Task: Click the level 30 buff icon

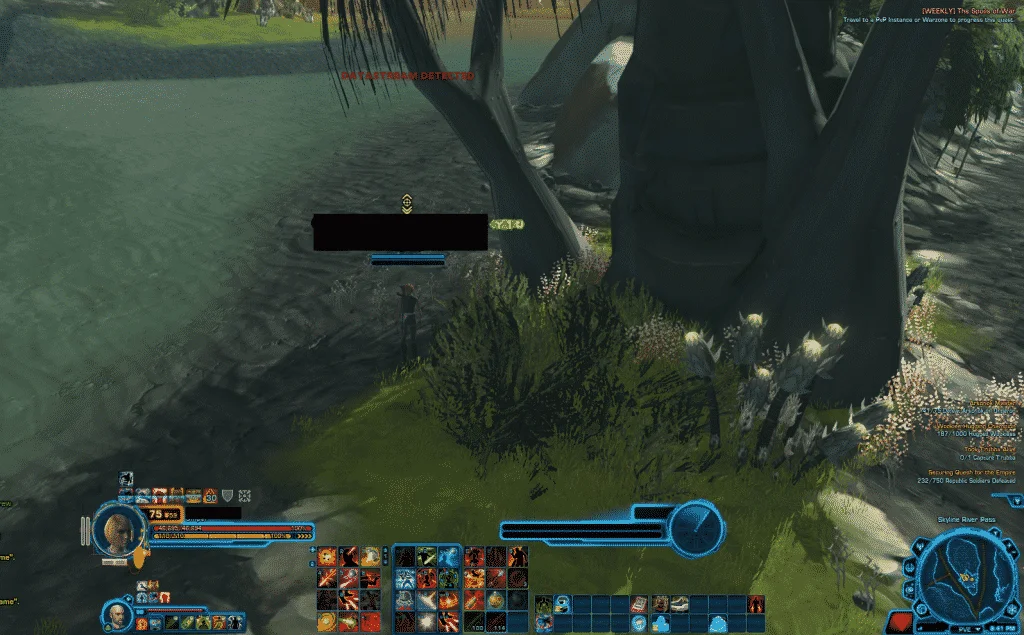Action: click(211, 495)
